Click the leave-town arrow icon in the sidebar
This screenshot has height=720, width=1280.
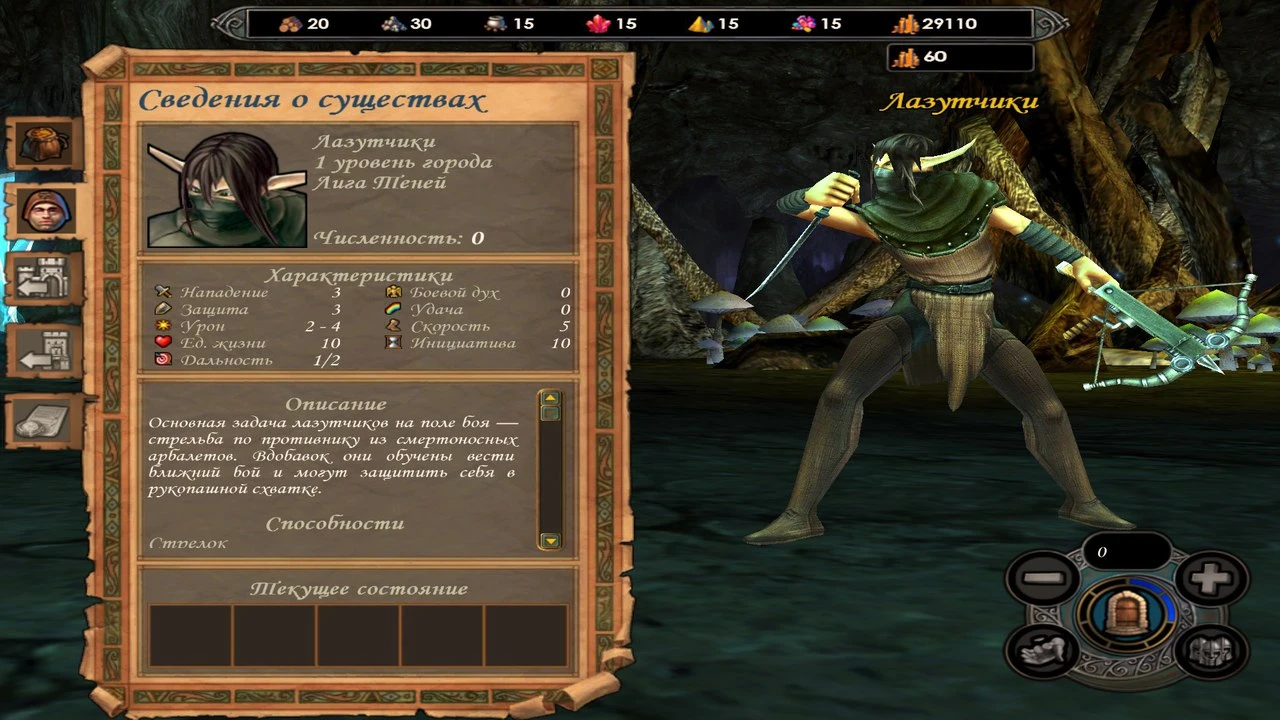42,350
